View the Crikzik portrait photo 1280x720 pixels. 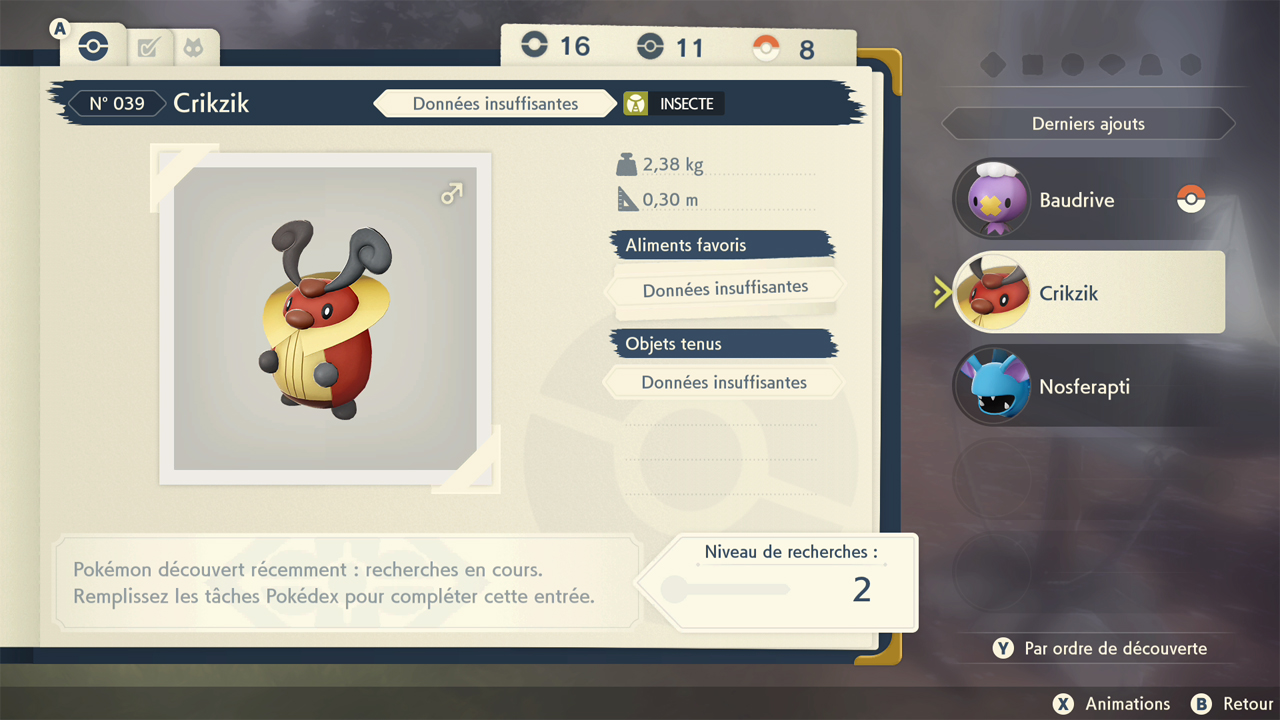pos(325,318)
